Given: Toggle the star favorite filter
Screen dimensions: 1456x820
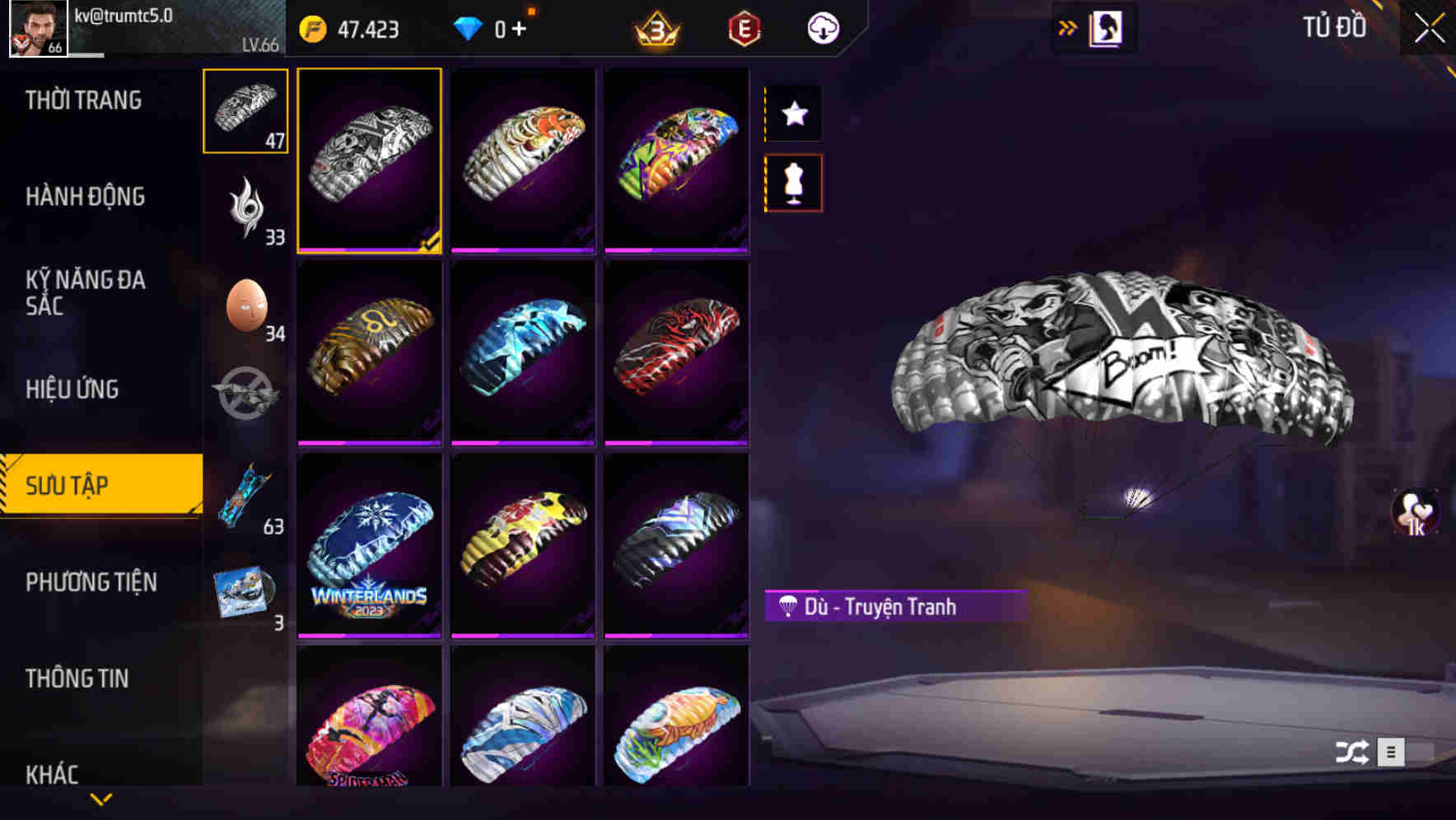Looking at the screenshot, I should tap(793, 114).
